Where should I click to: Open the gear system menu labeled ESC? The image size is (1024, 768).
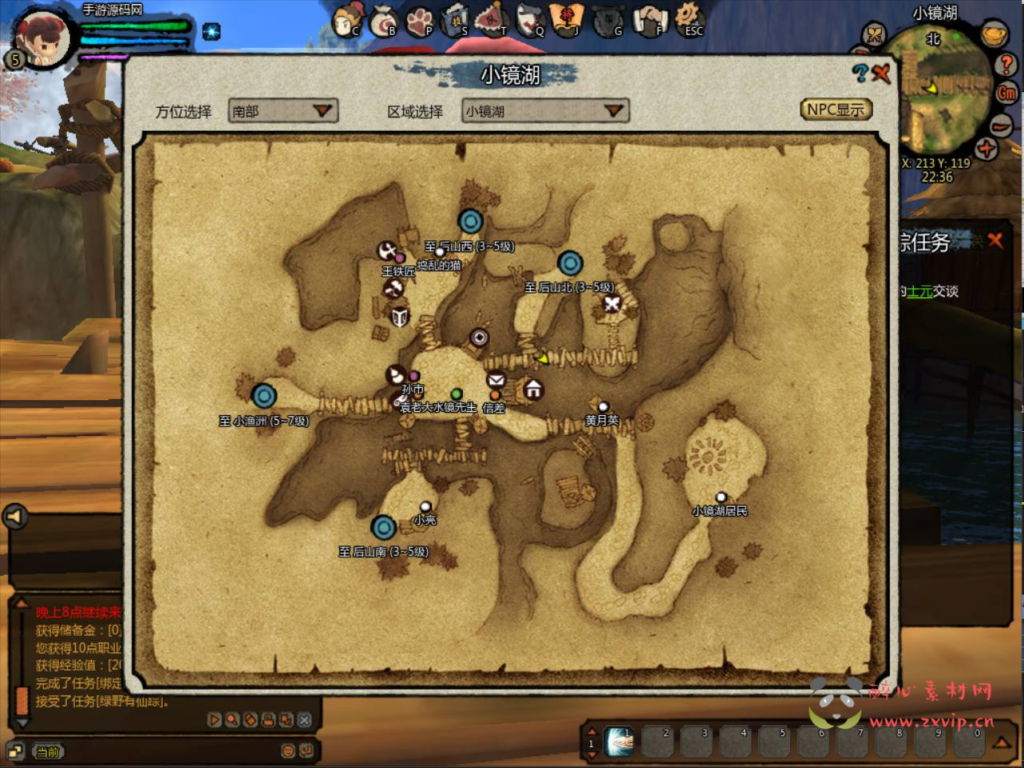689,18
